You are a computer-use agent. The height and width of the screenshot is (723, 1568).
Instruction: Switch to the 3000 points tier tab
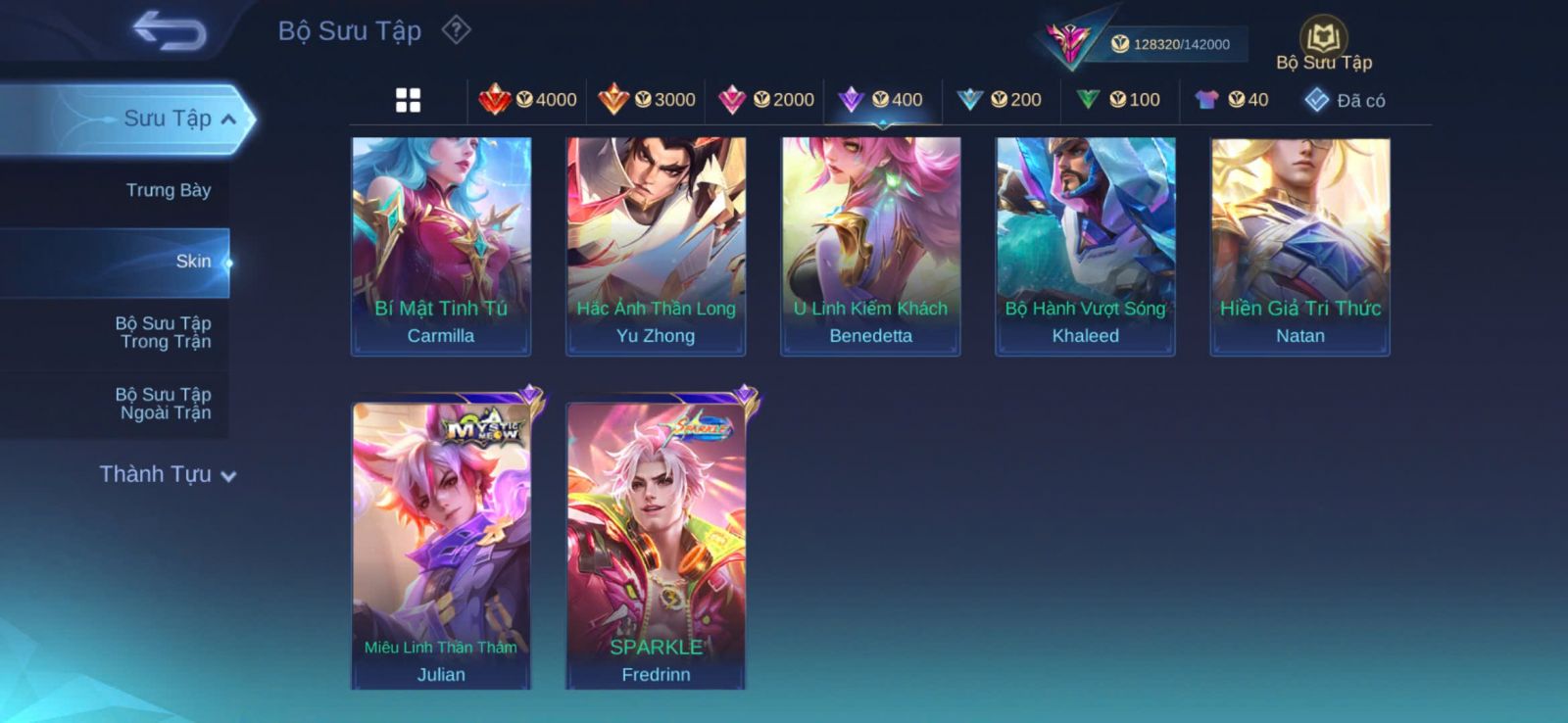[647, 100]
